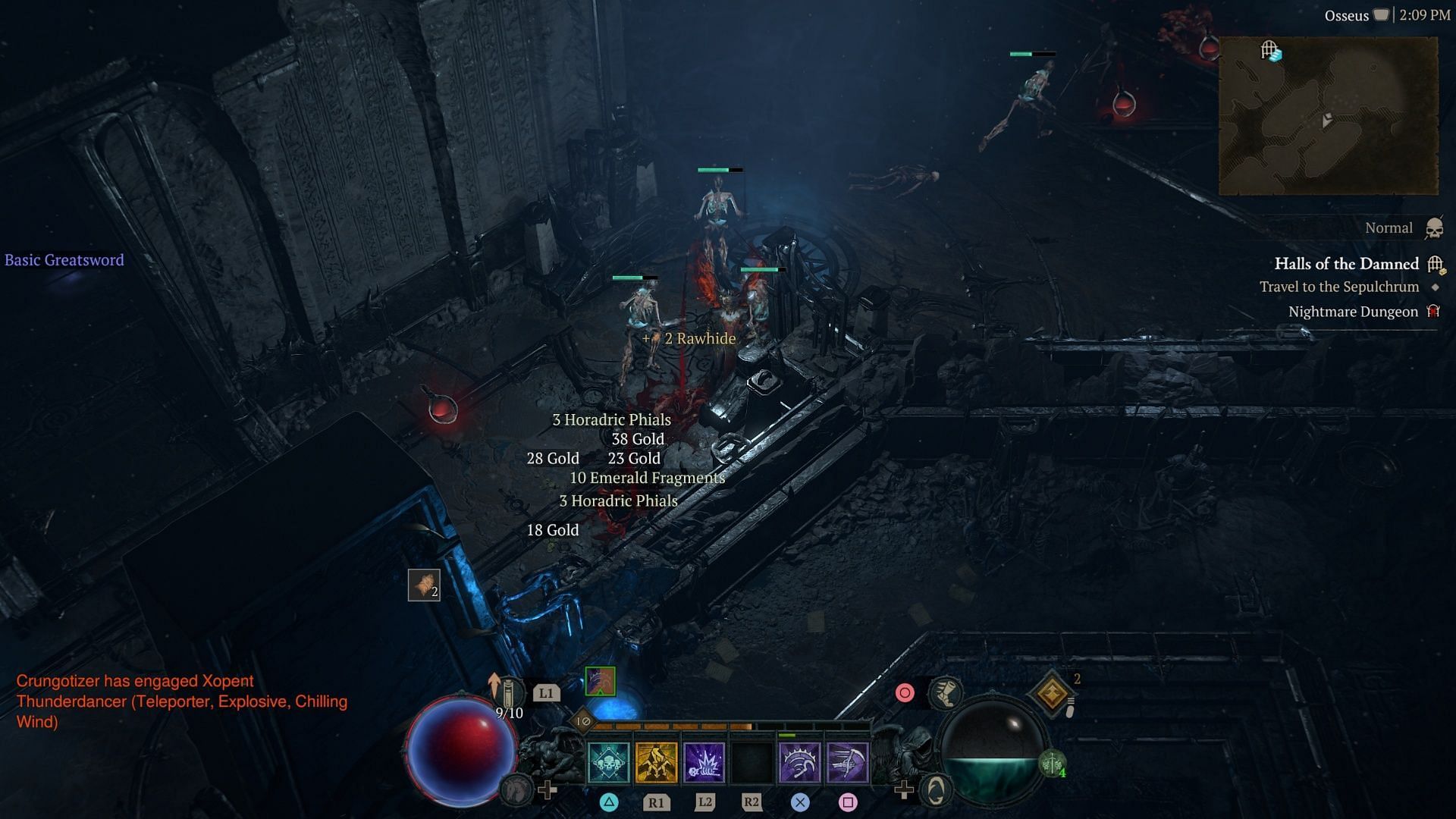Select the golden diamond emblem icon
The width and height of the screenshot is (1456, 819).
click(1052, 692)
